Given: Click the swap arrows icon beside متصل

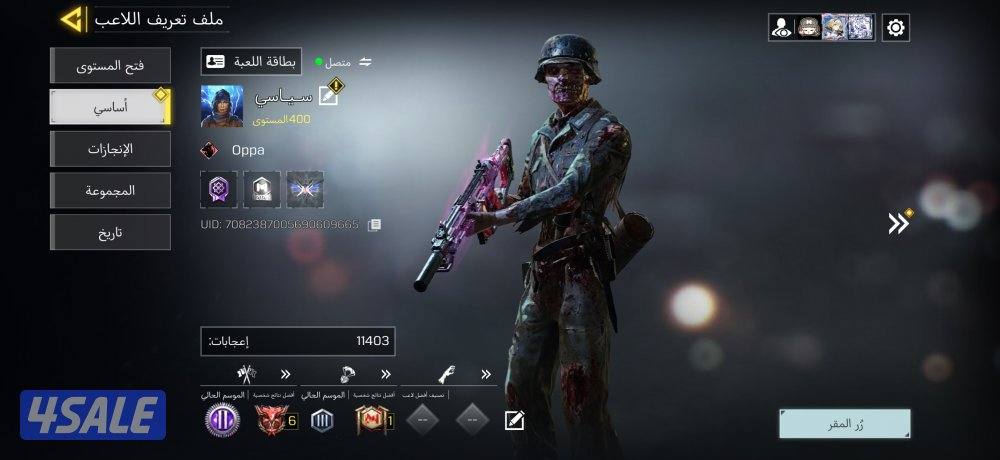Looking at the screenshot, I should 366,62.
